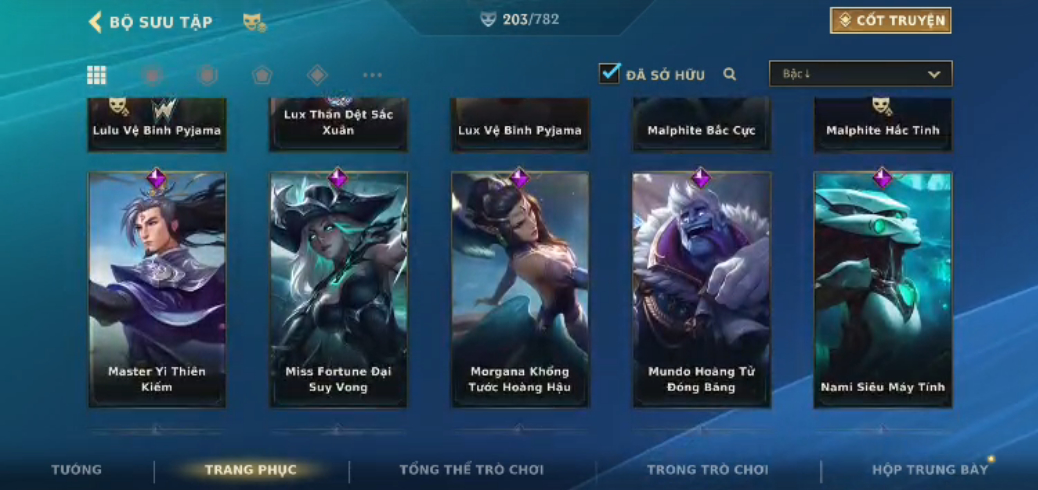Open the Bậc sort dropdown
The height and width of the screenshot is (490, 1038).
coord(860,74)
